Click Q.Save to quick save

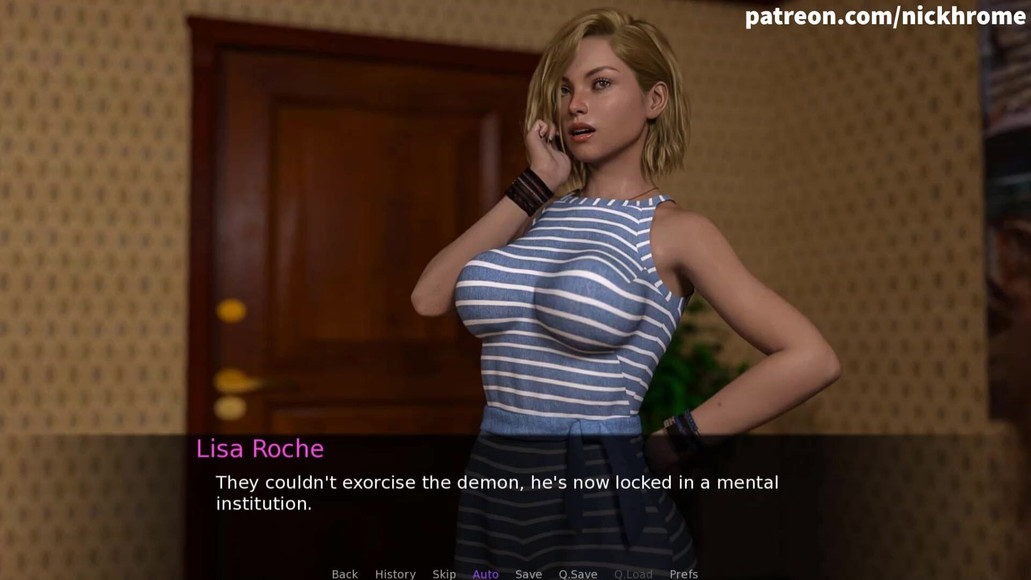coord(578,574)
